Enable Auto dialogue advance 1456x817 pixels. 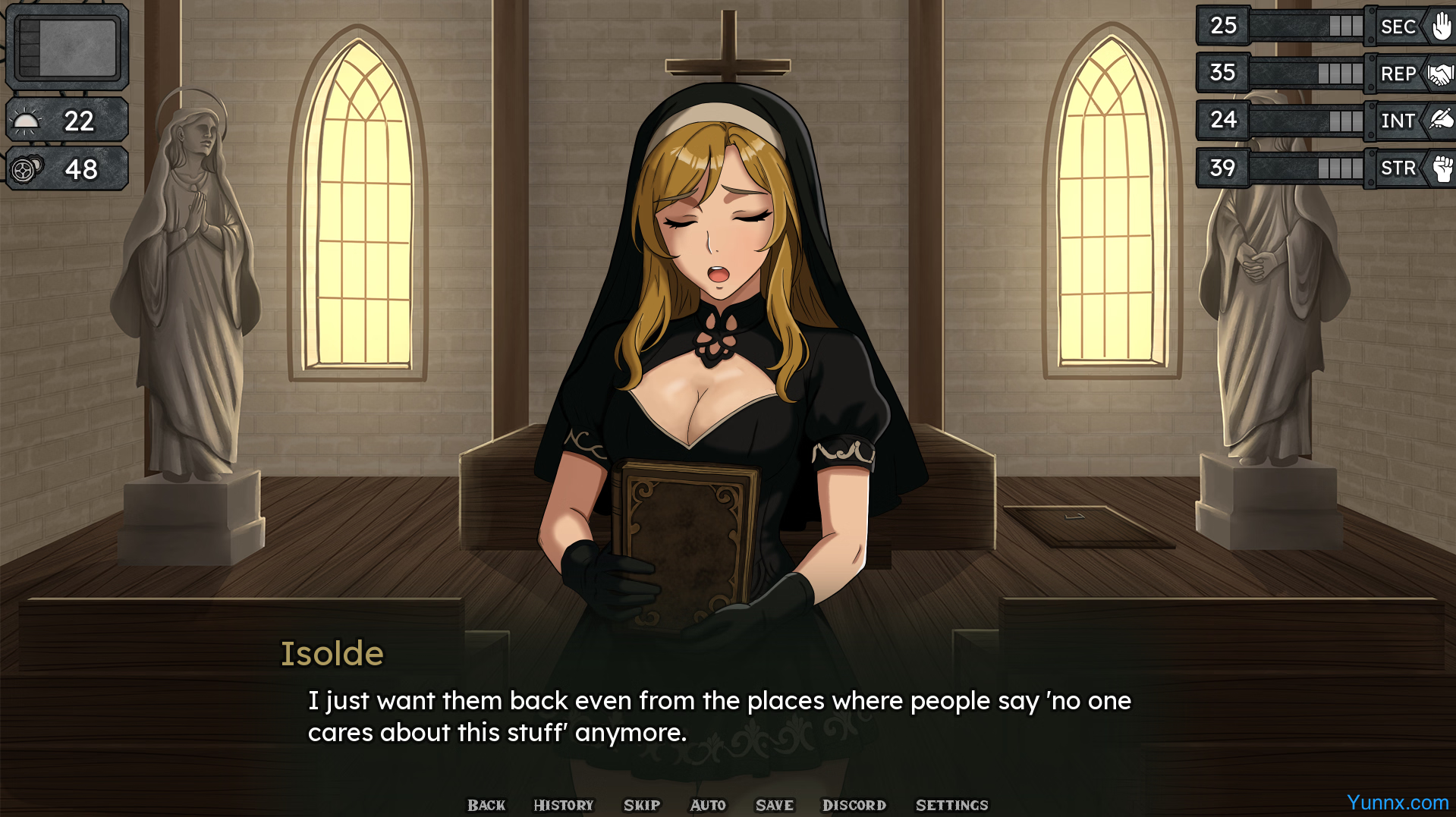708,805
